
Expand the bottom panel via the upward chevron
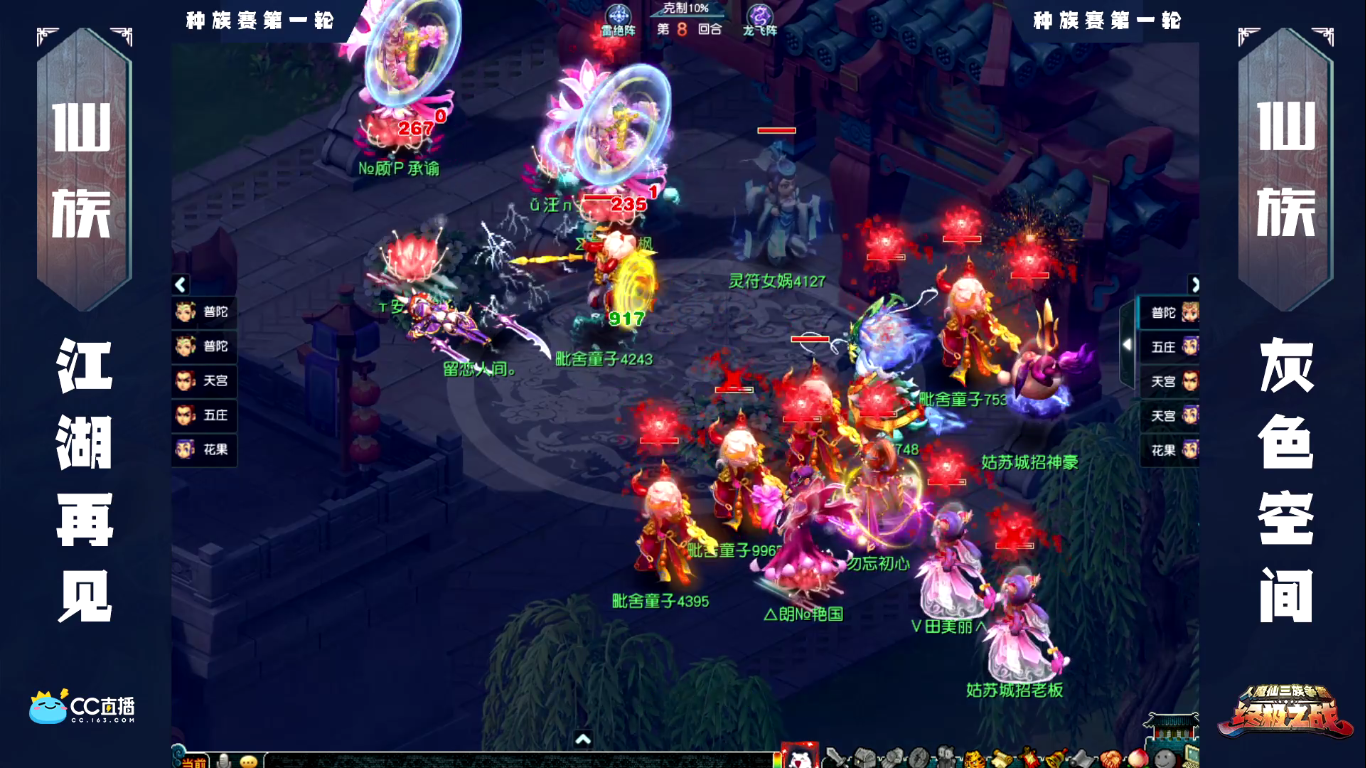[x=583, y=738]
